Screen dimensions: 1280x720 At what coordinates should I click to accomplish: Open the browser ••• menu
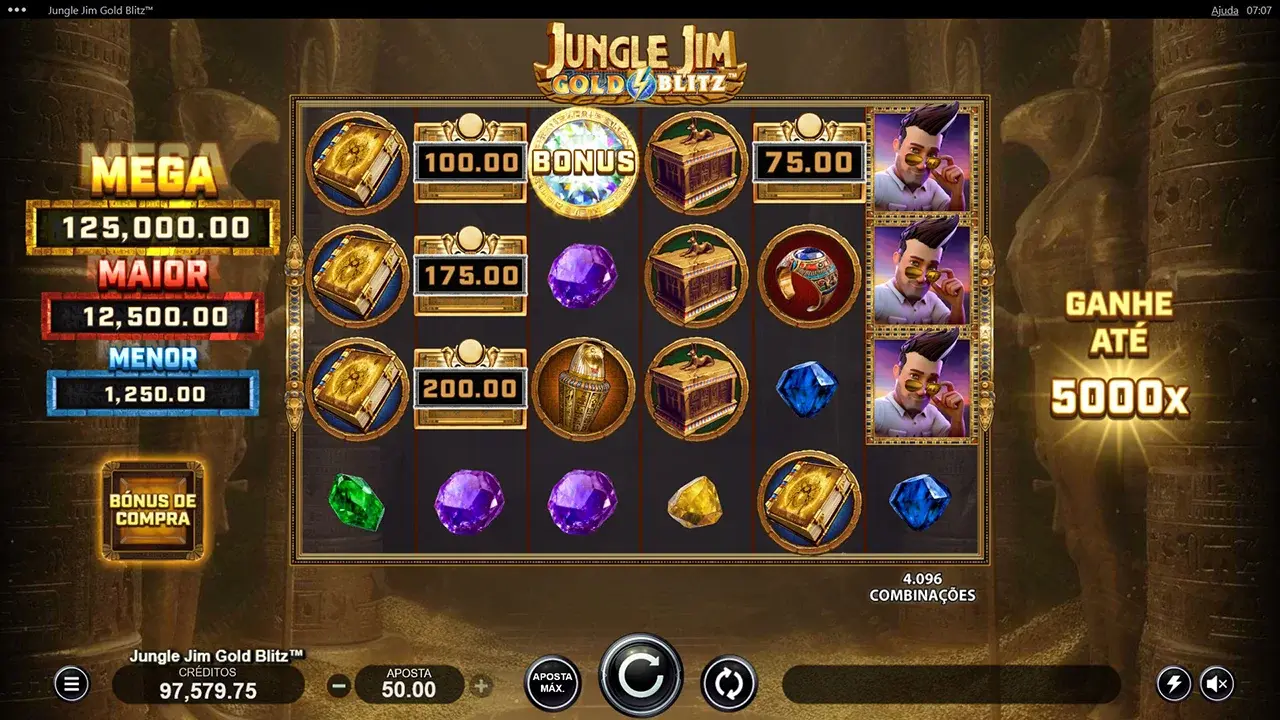(x=14, y=10)
